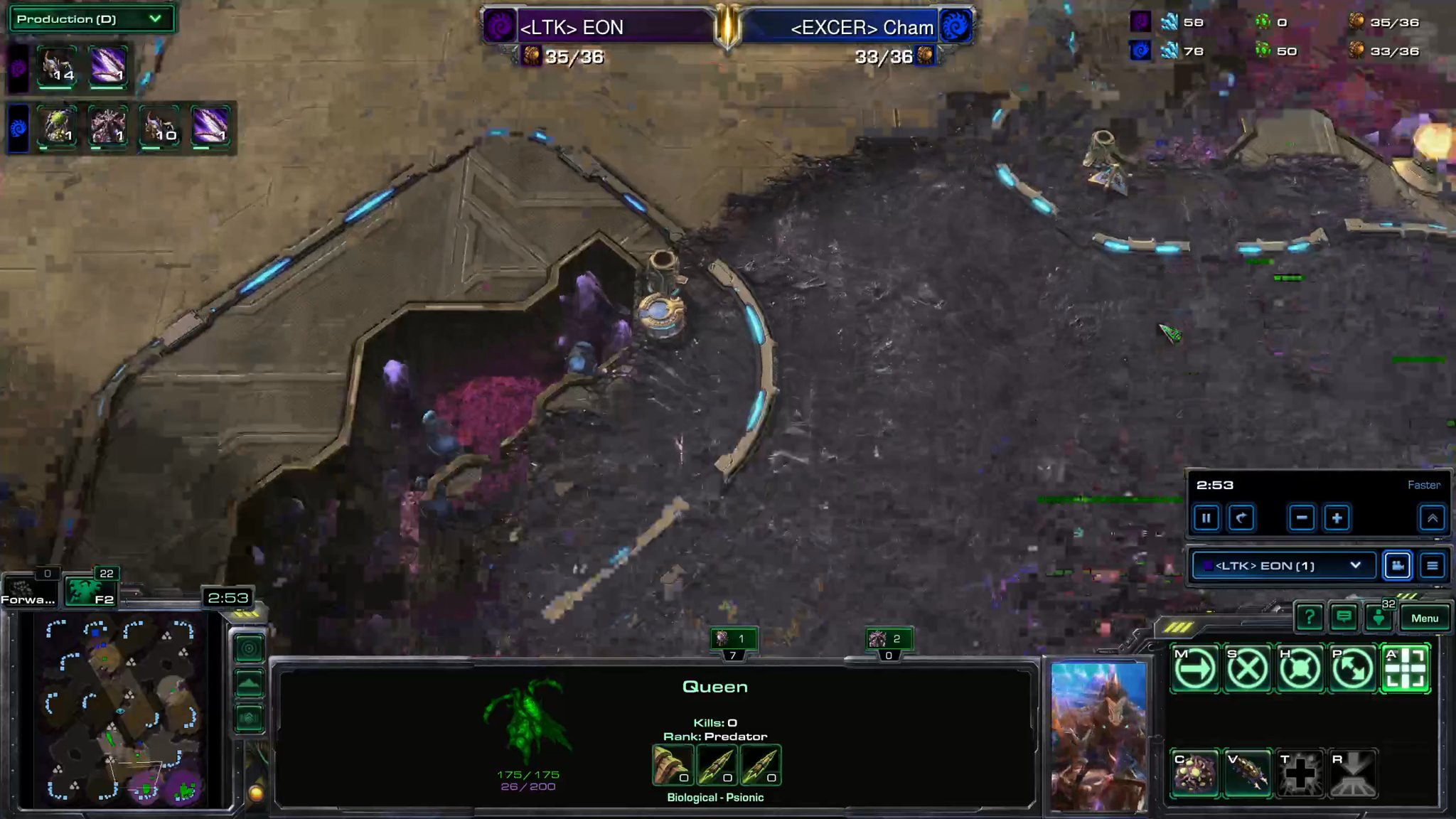Open the game Menu
The height and width of the screenshot is (819, 1456).
(x=1425, y=618)
